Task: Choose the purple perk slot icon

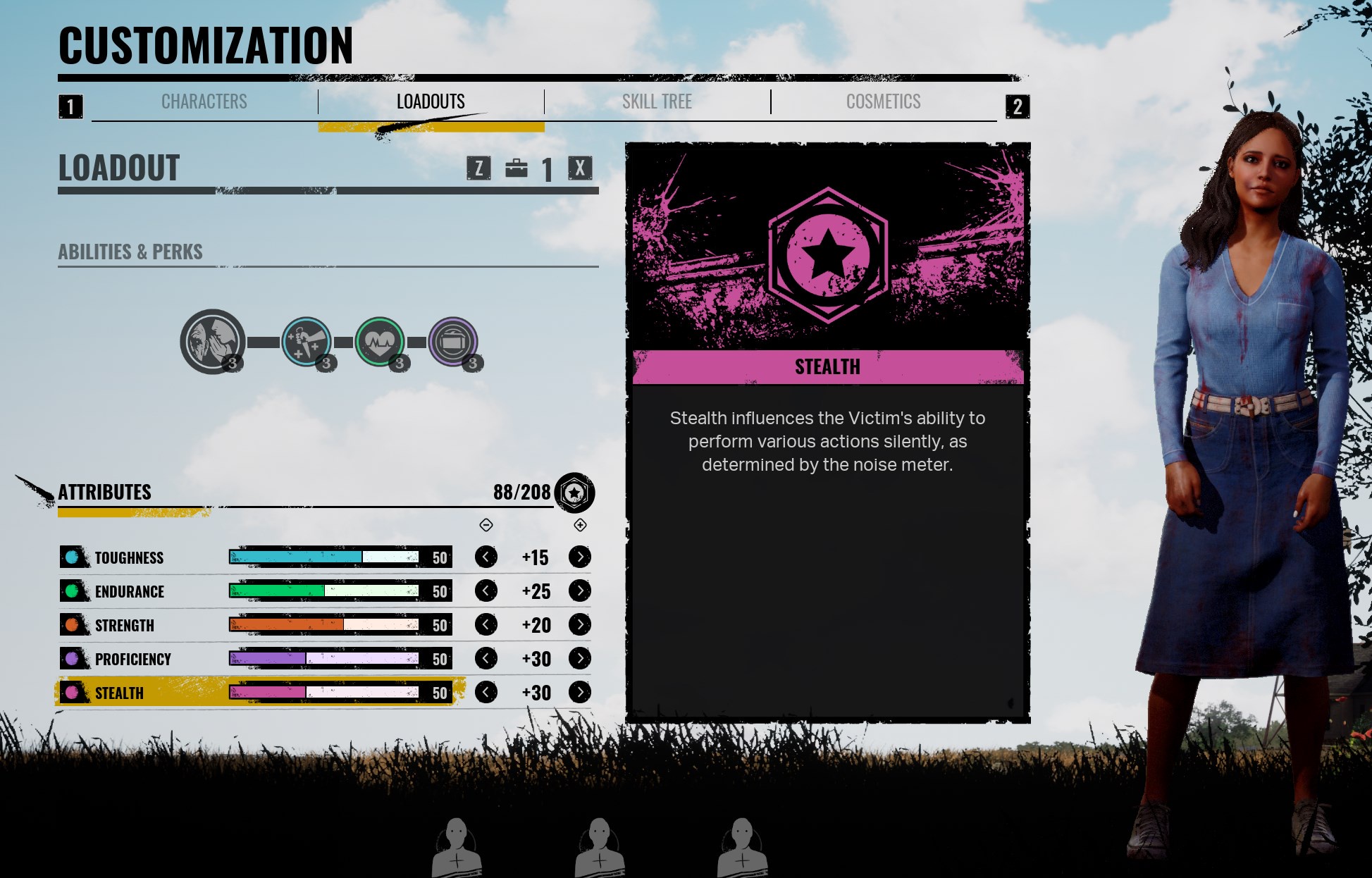Action: [453, 342]
